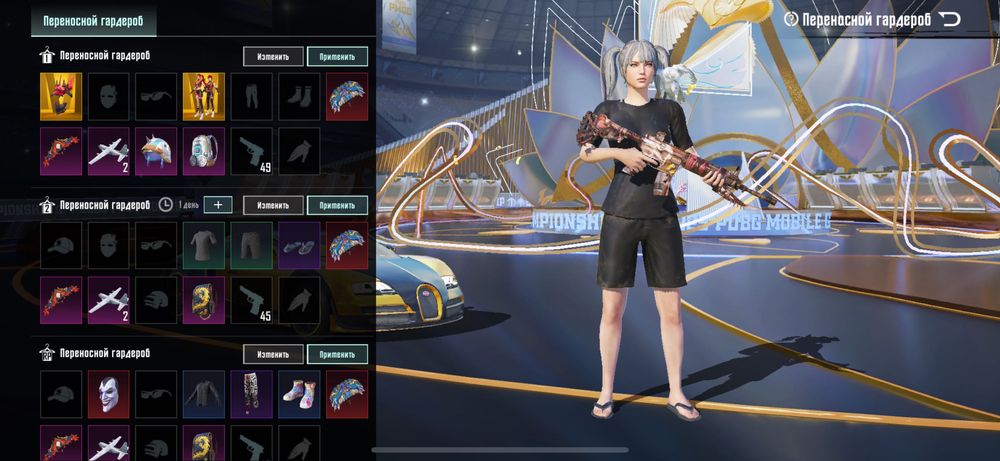Select the two-character outfit slot in wardrobe 1

[203, 93]
